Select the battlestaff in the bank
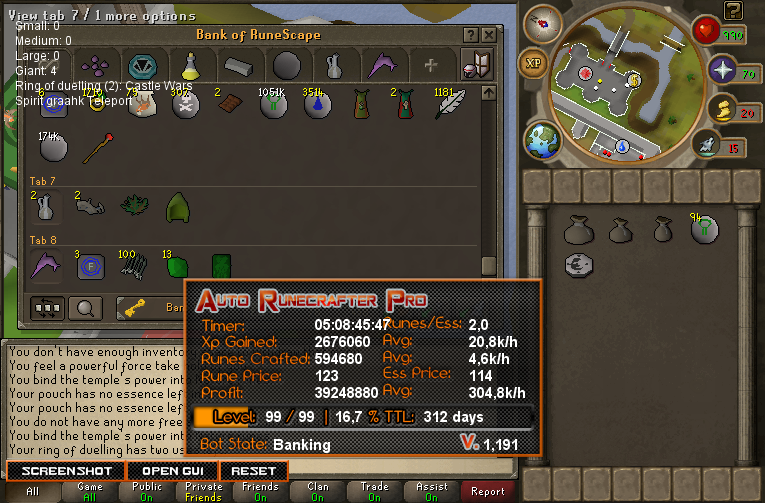This screenshot has width=765, height=503. [95, 150]
